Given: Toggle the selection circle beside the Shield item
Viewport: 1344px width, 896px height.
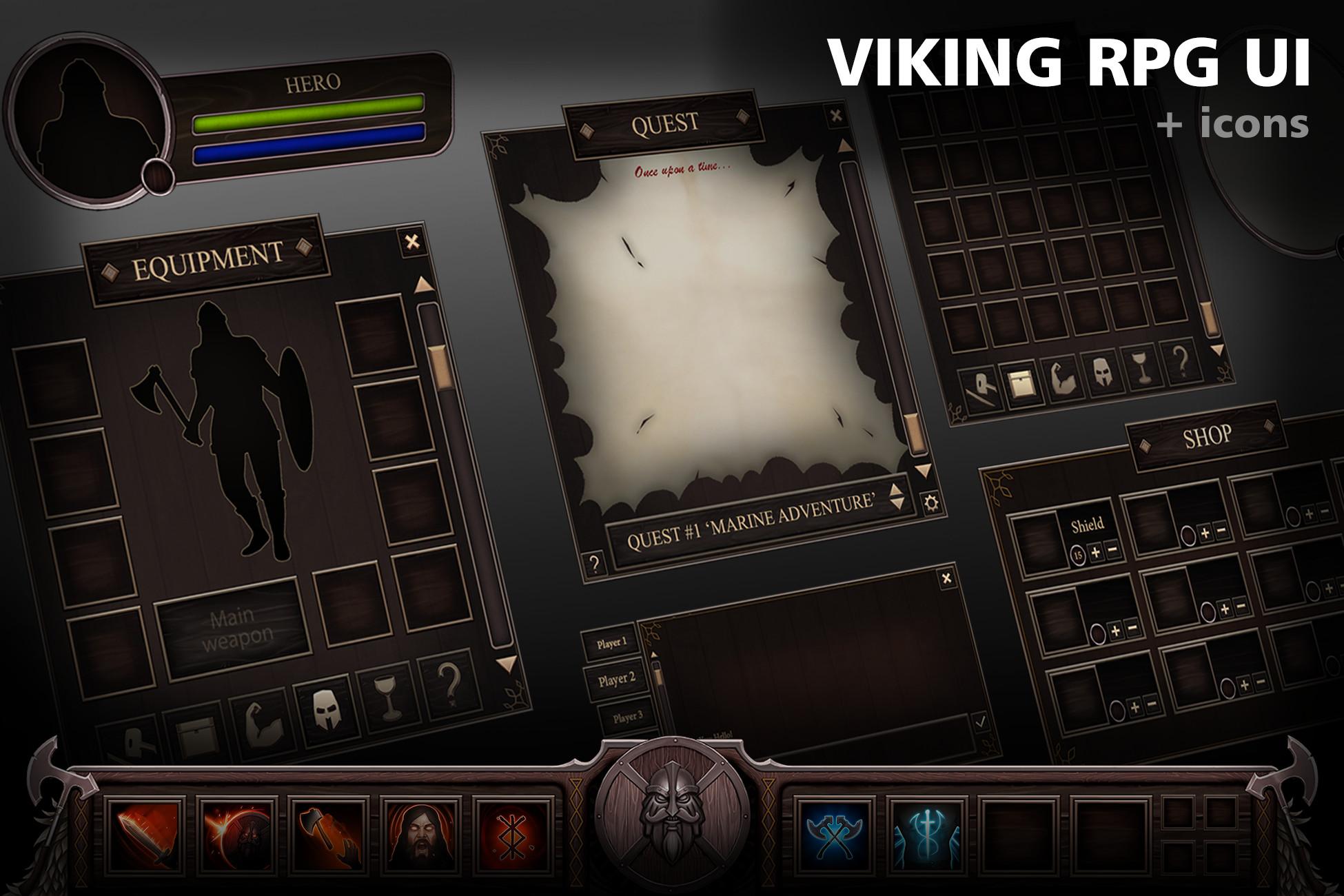Looking at the screenshot, I should (1079, 556).
